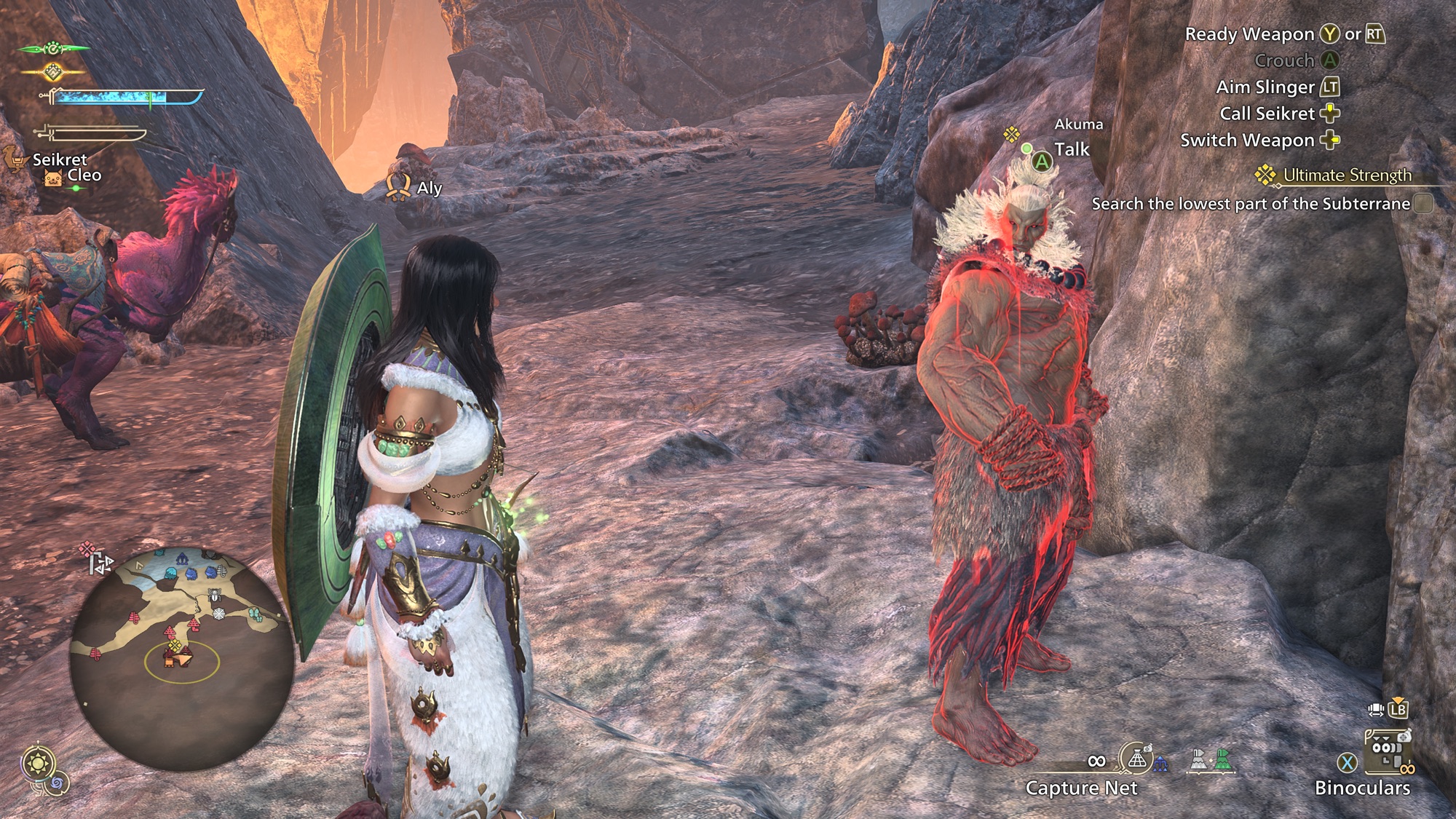Click the Seikret companion label
The image size is (1456, 819).
click(x=59, y=159)
